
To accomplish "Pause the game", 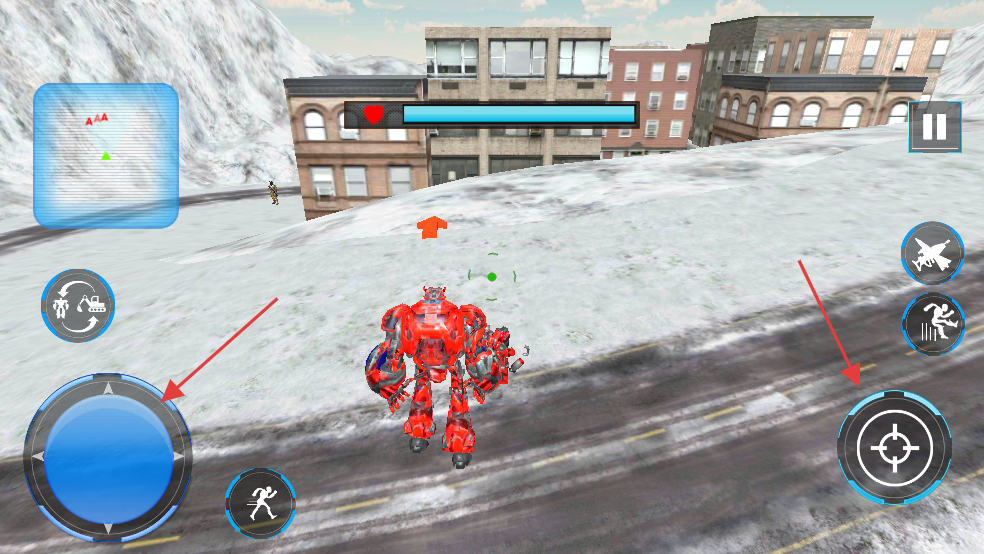I will coord(934,127).
